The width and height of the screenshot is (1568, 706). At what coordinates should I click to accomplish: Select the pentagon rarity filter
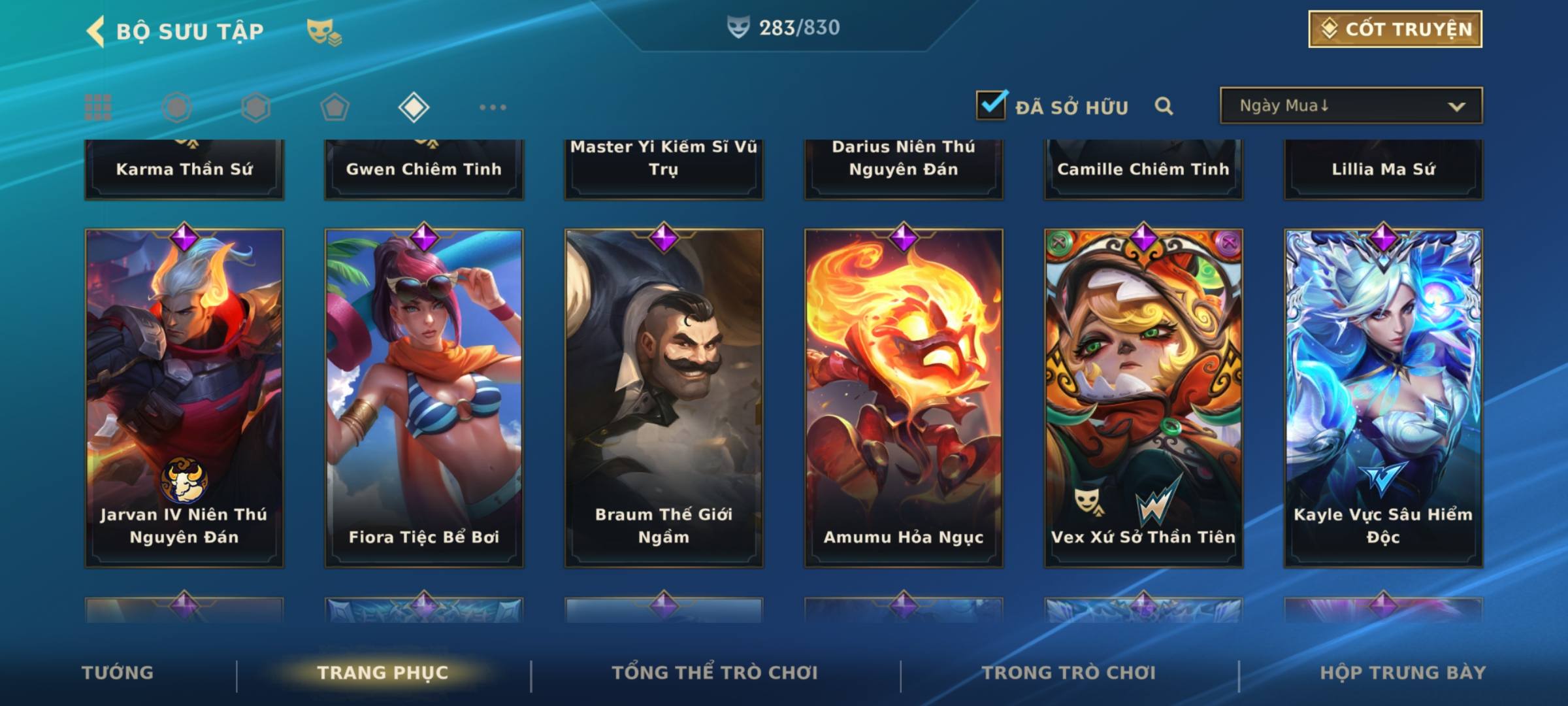pos(335,107)
